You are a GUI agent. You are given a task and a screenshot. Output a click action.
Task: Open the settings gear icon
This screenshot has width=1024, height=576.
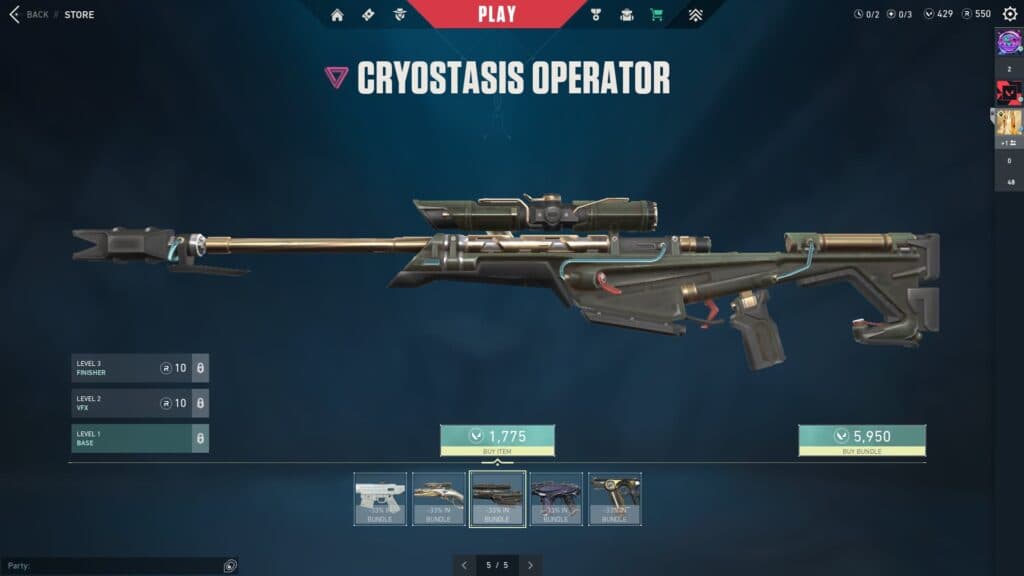(x=1010, y=14)
